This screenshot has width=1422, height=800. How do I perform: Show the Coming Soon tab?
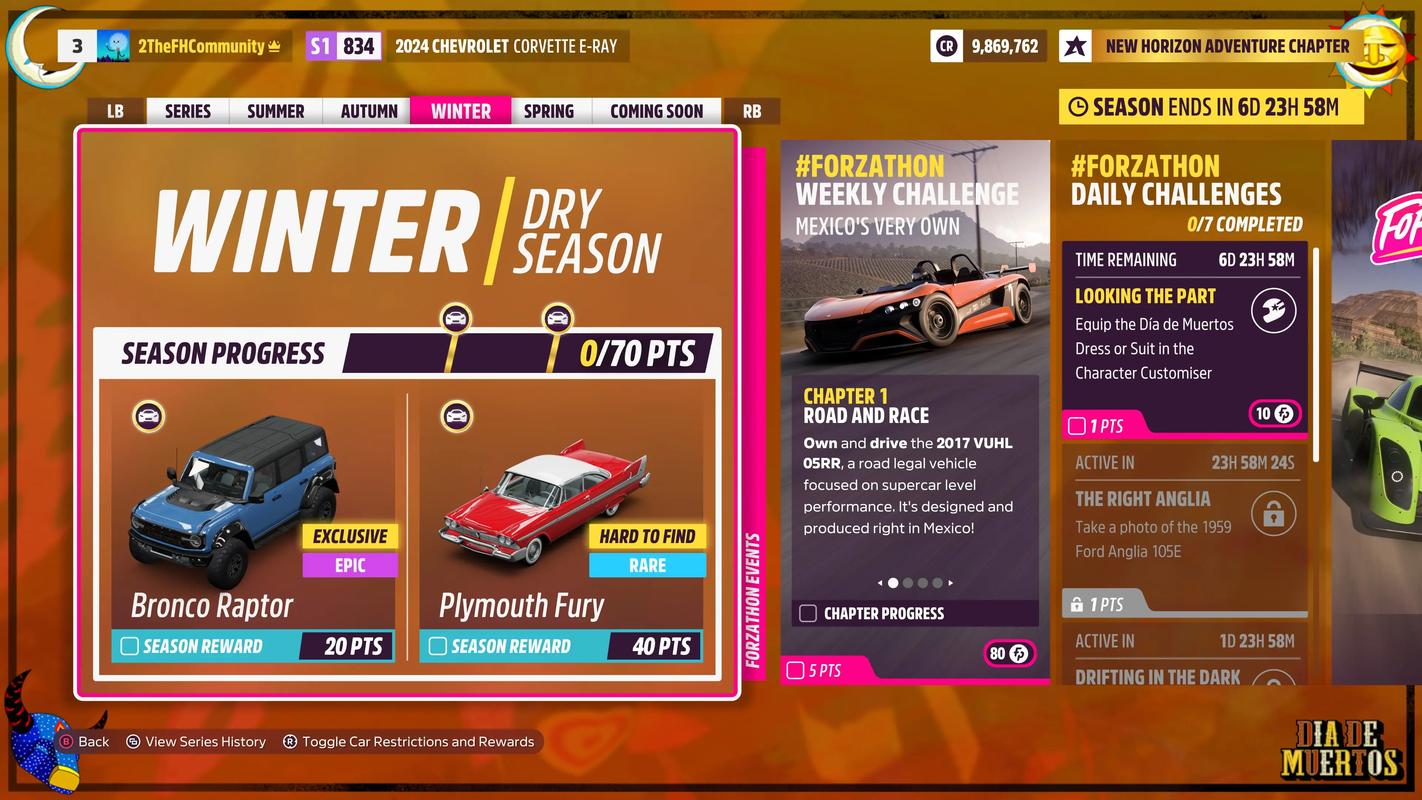coord(656,111)
